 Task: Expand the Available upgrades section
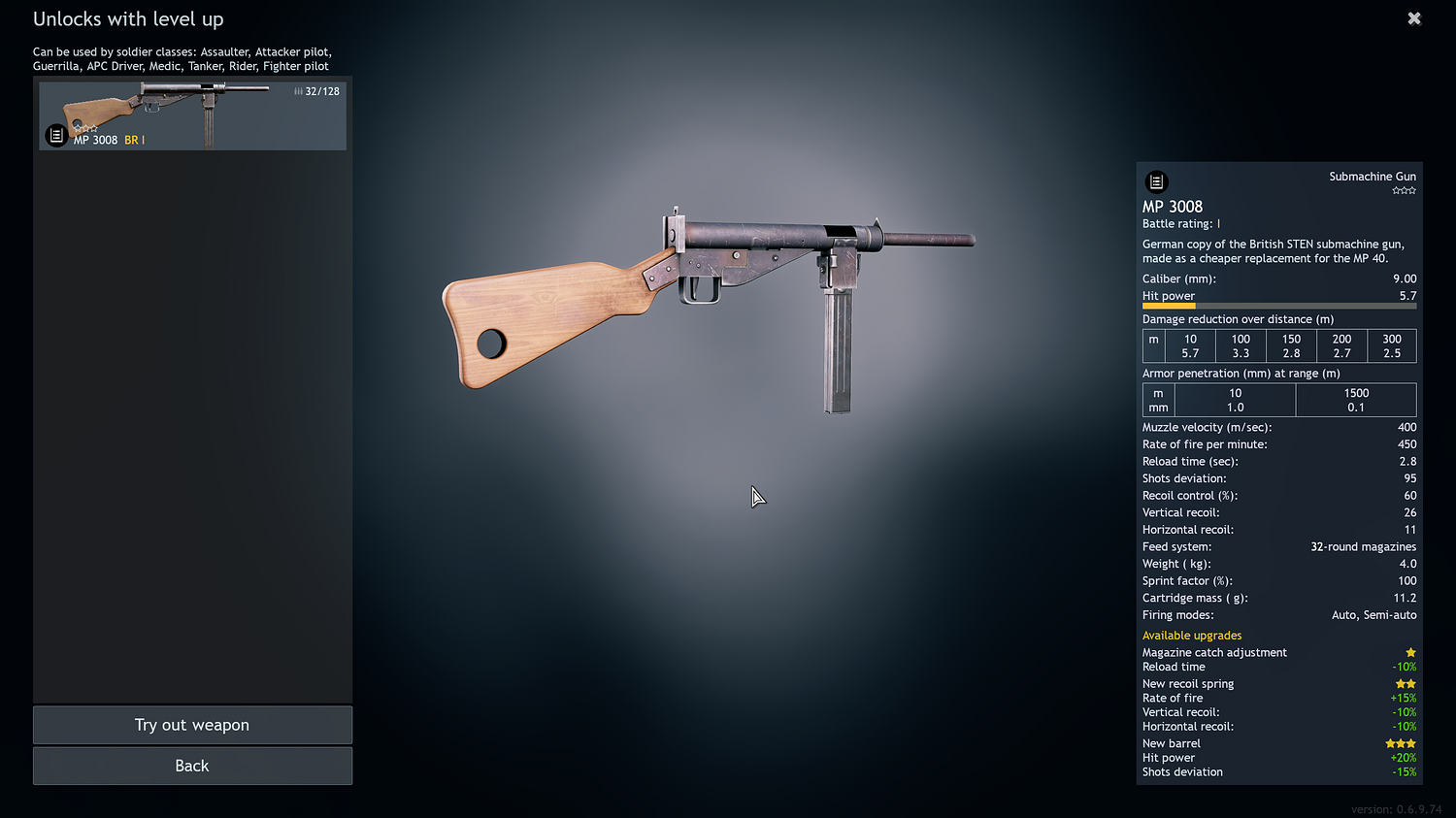click(1192, 635)
